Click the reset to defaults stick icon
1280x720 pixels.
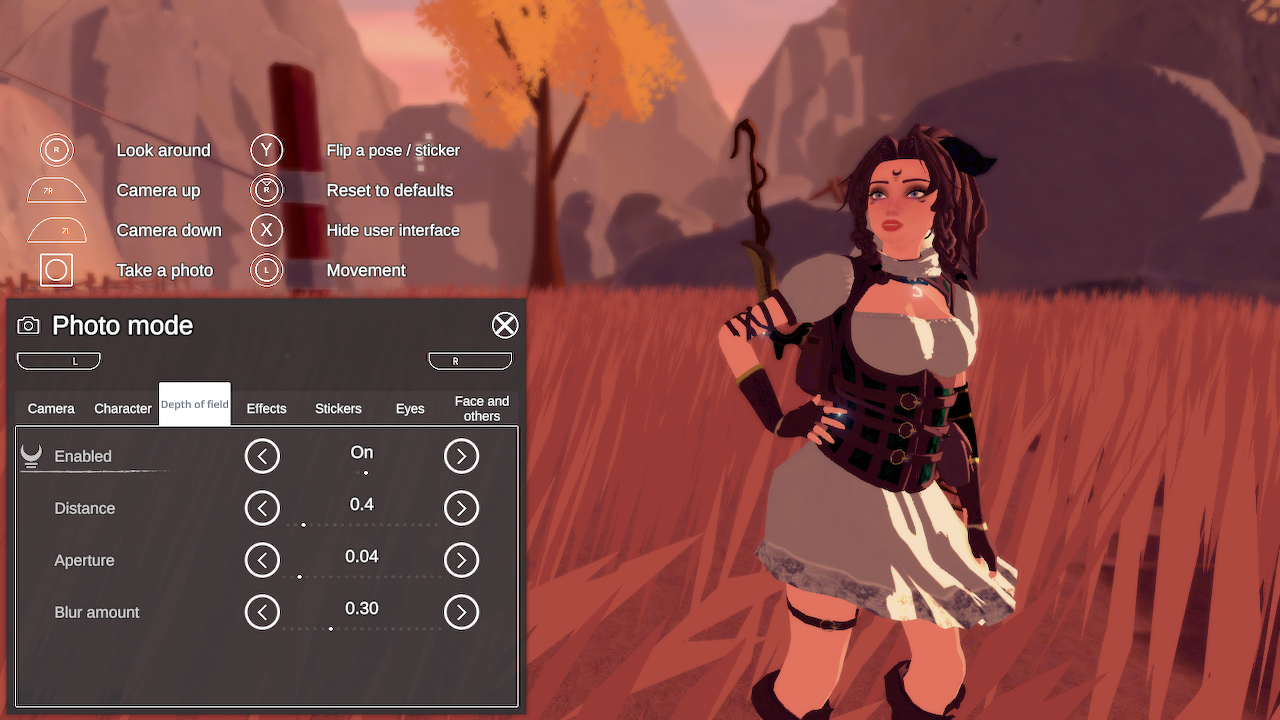(267, 190)
